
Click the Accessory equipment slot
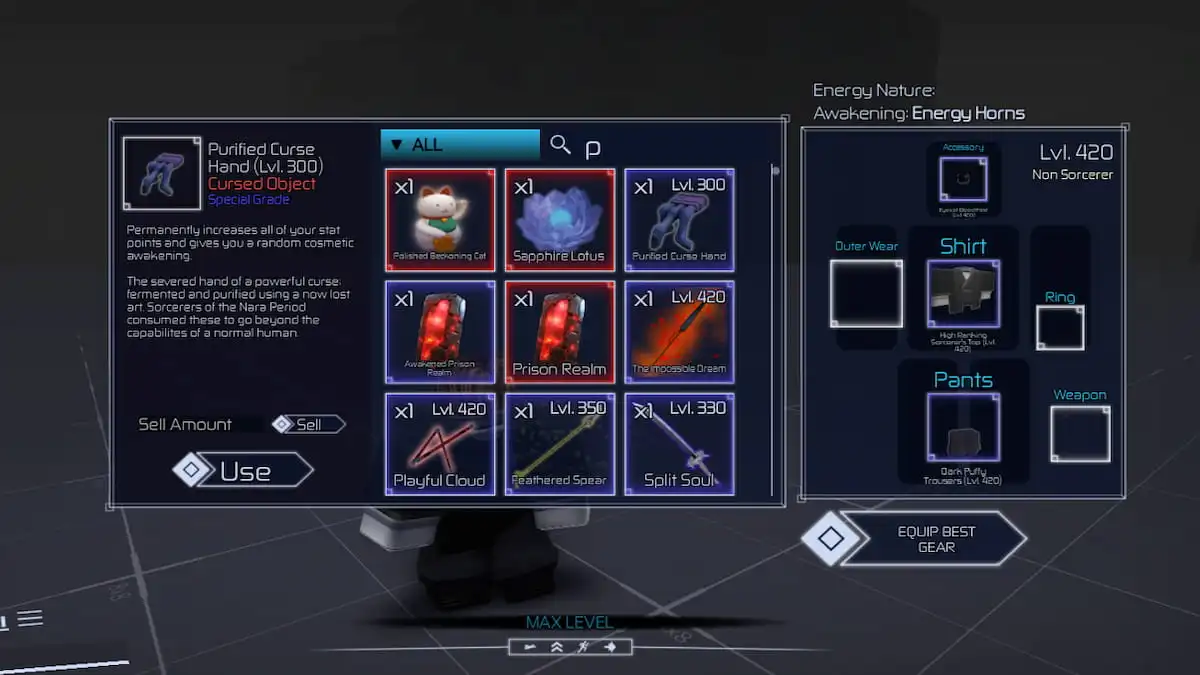(x=963, y=180)
